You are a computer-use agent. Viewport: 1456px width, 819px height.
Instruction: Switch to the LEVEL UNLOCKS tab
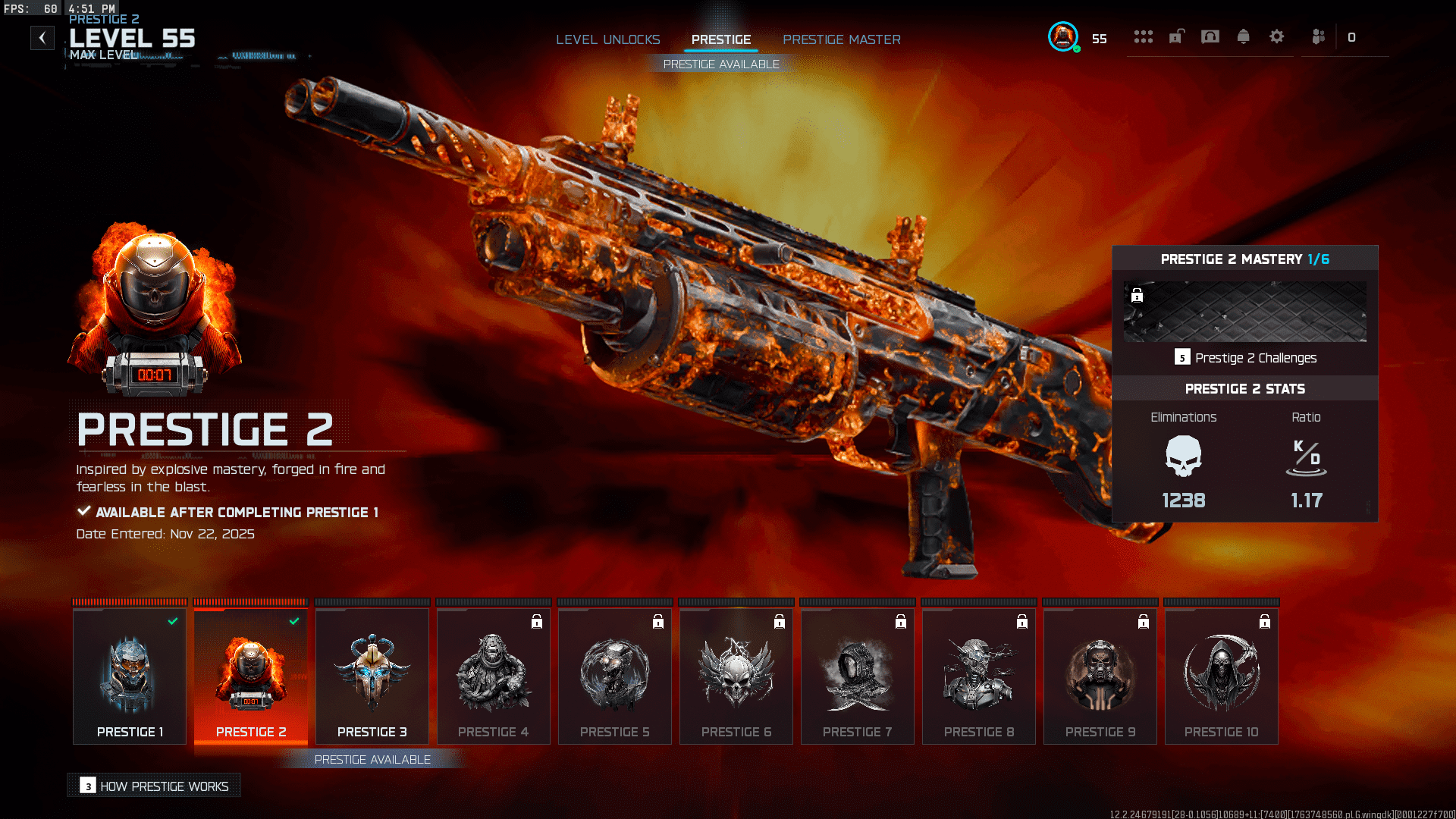pyautogui.click(x=608, y=39)
